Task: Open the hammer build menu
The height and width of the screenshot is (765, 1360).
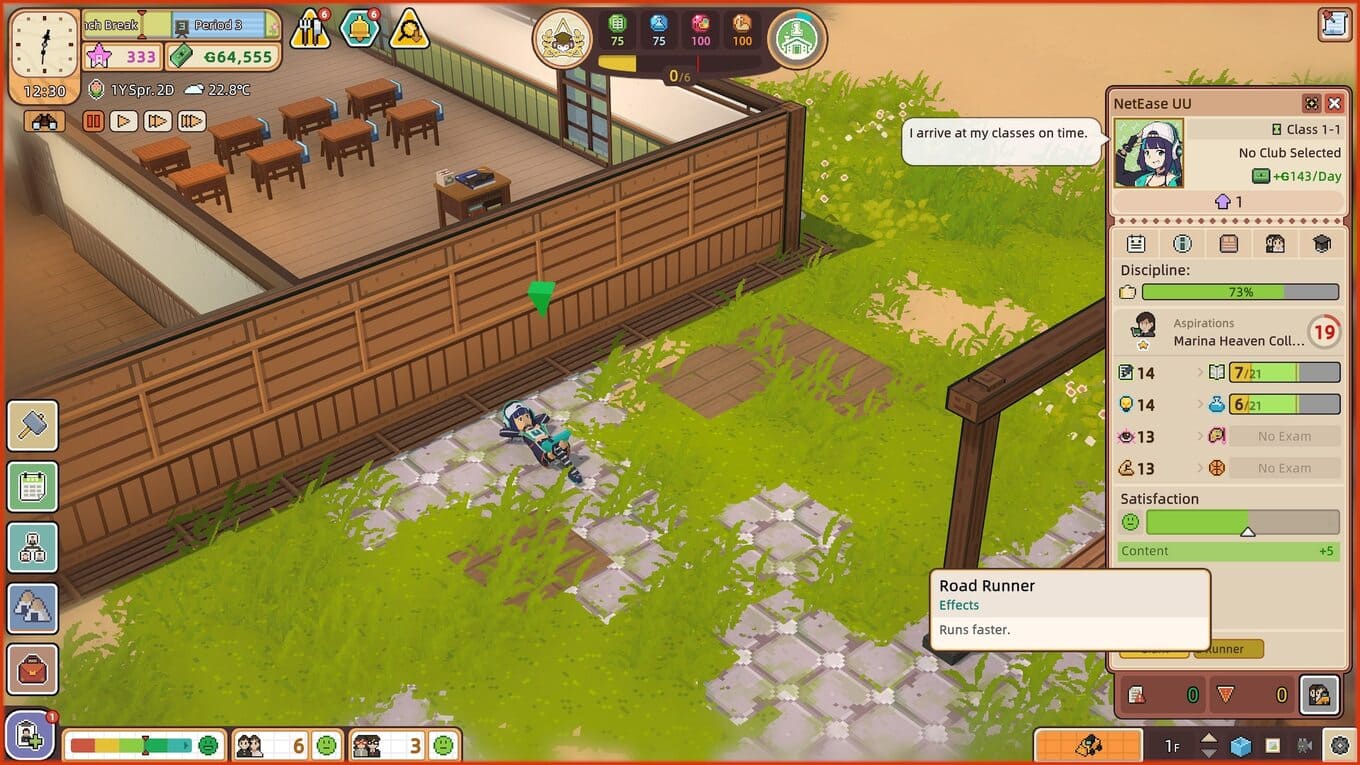Action: [x=33, y=425]
